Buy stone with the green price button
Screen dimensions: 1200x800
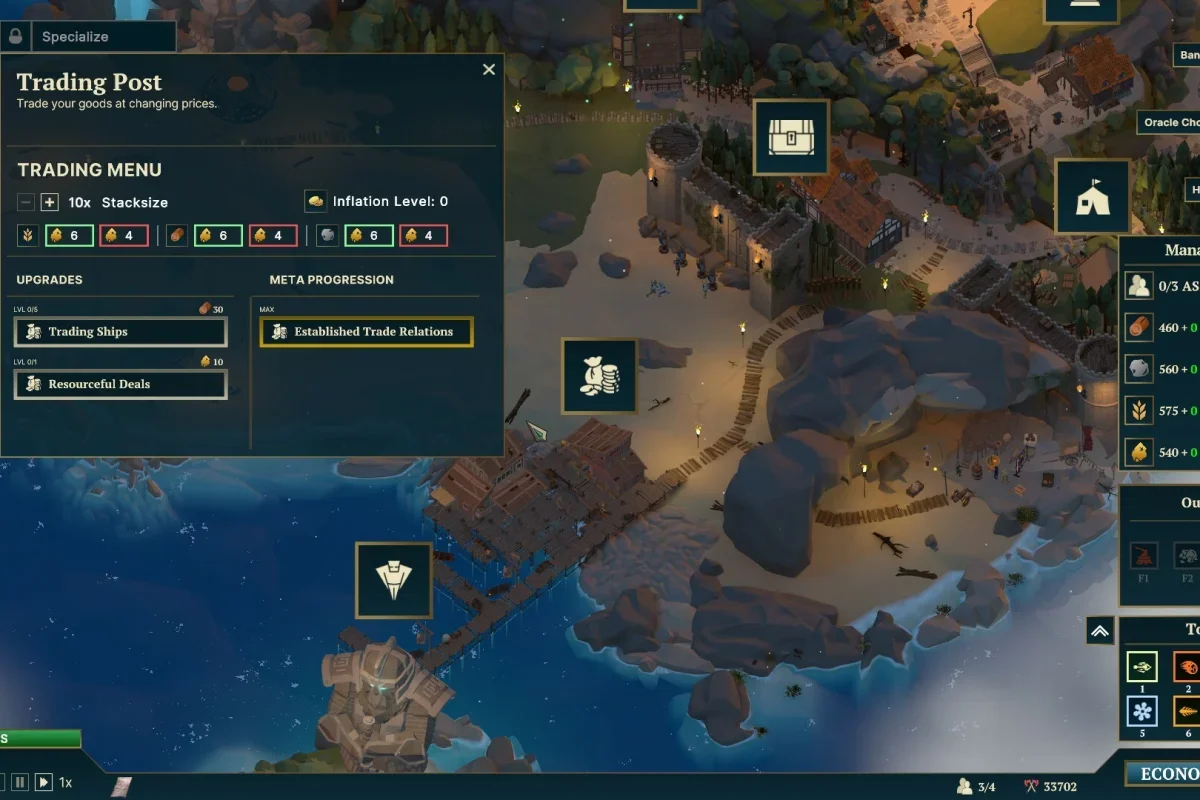pos(368,236)
